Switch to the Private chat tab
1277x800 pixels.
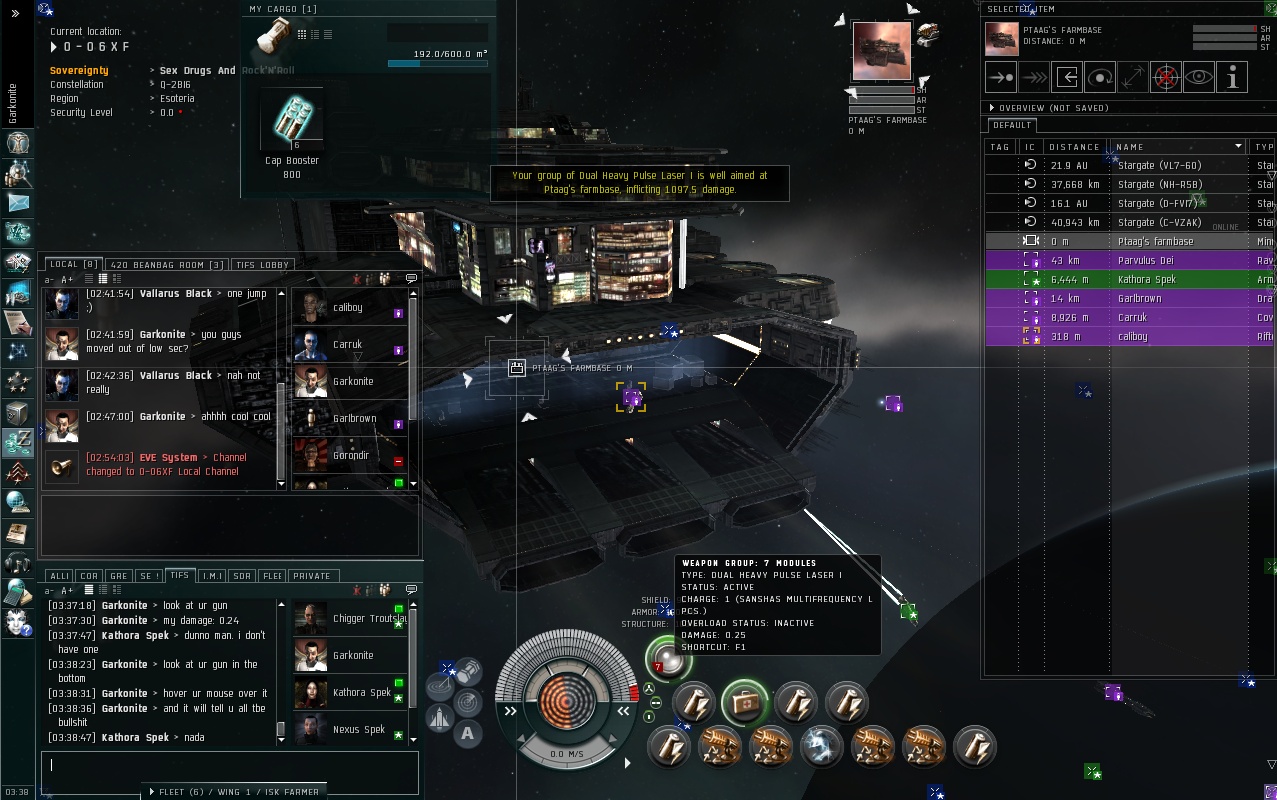[312, 576]
